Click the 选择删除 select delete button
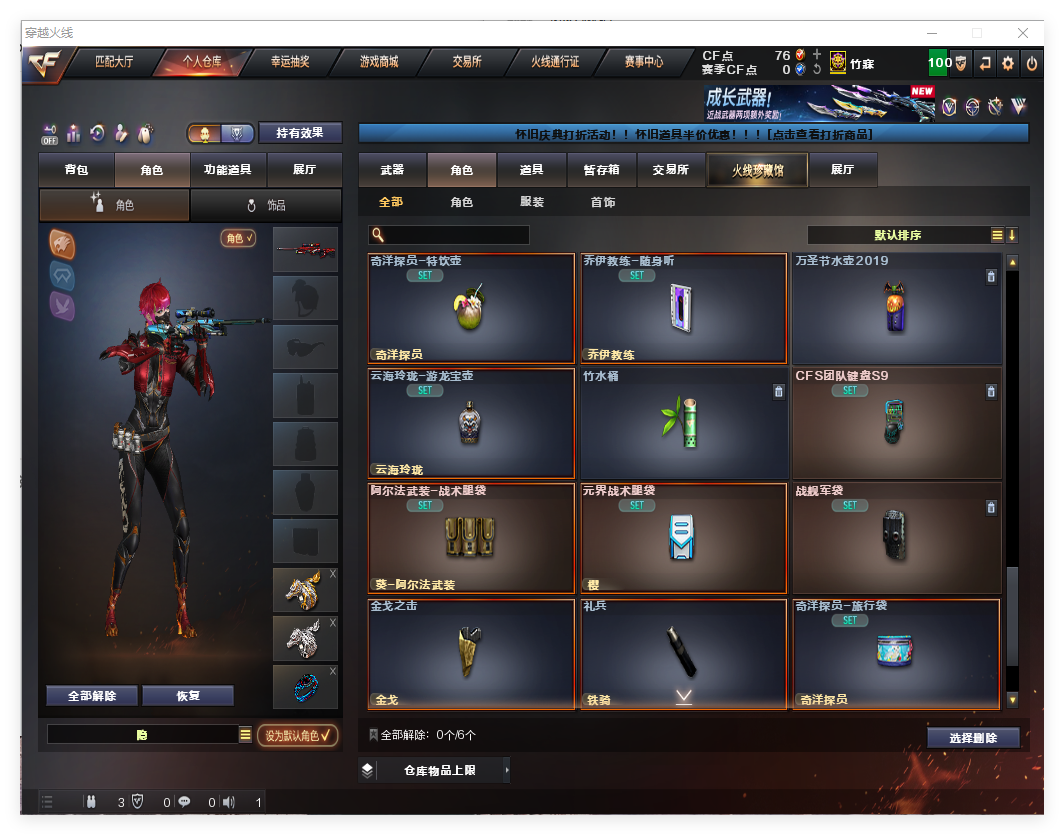 pyautogui.click(x=973, y=738)
